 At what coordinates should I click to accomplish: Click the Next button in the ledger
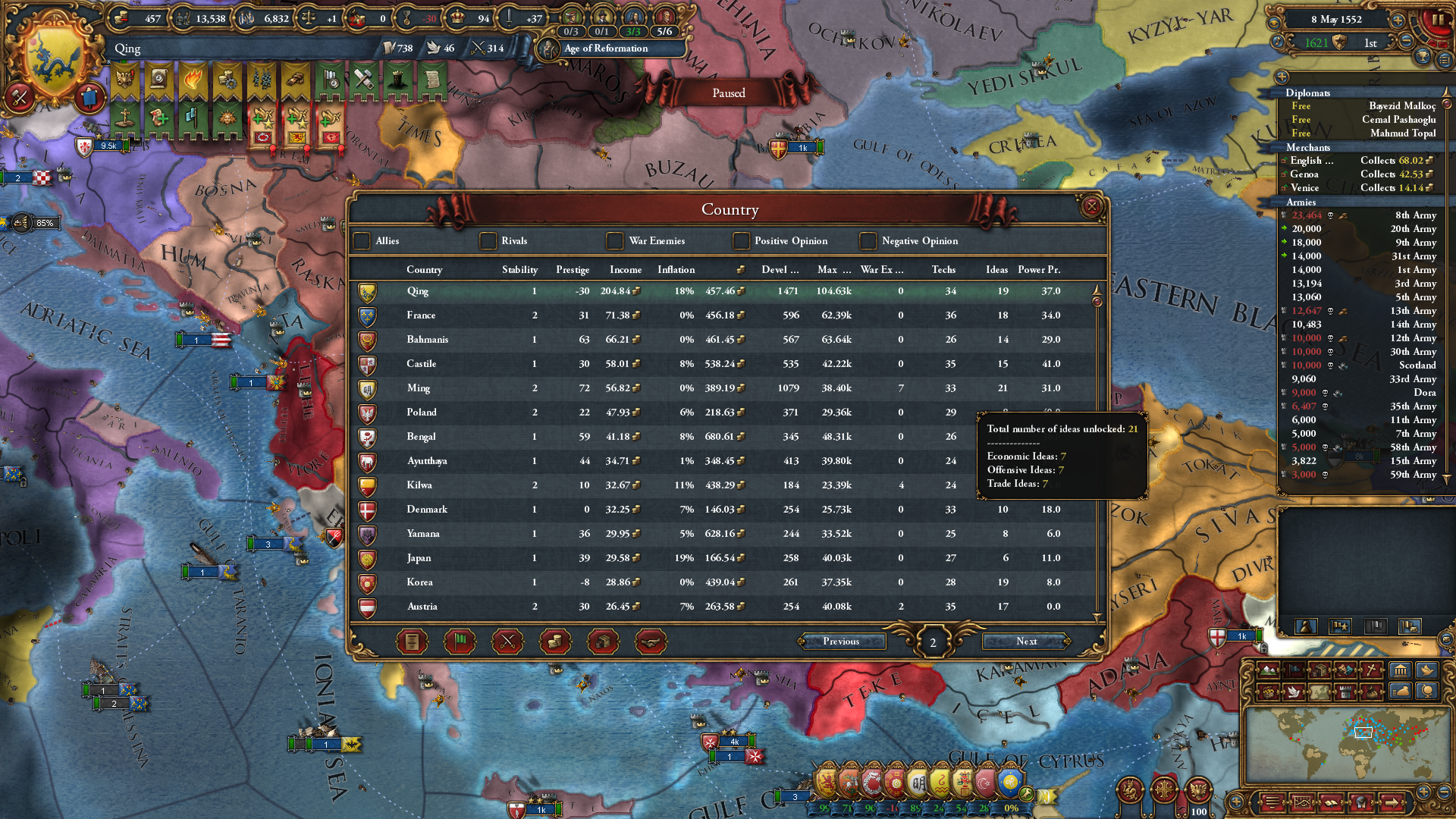point(1026,642)
